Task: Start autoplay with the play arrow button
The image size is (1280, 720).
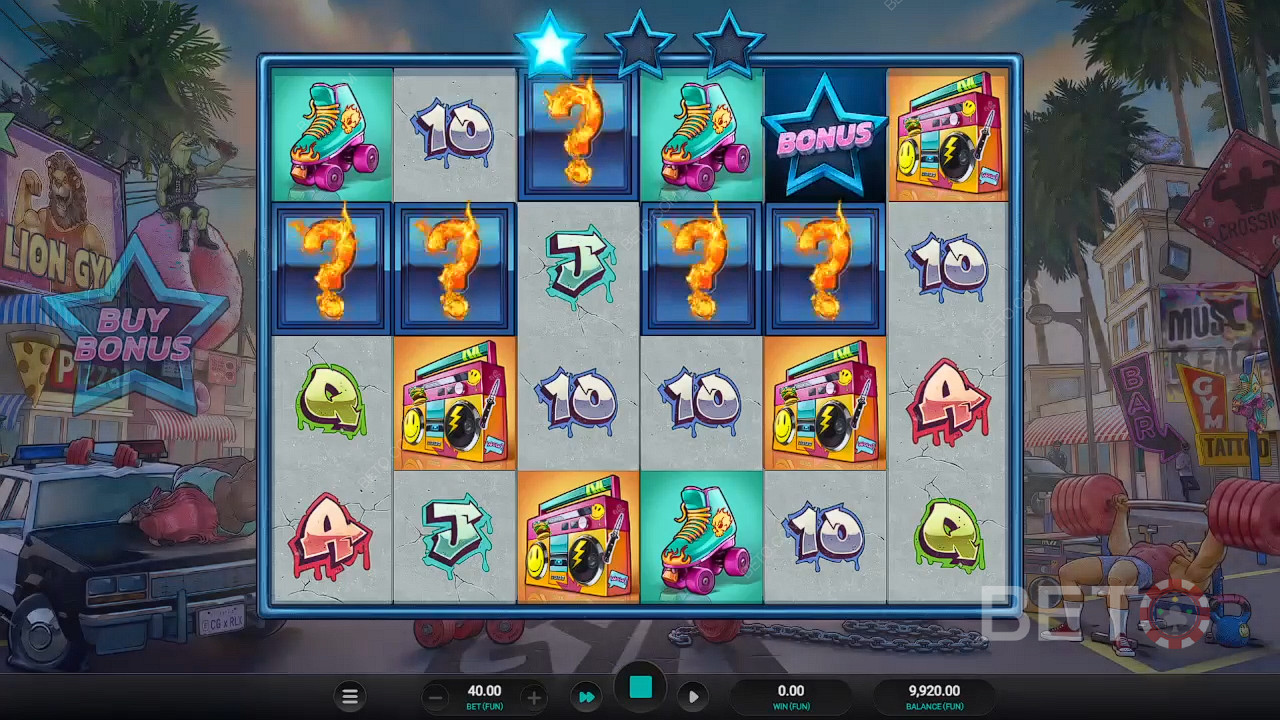Action: (693, 696)
